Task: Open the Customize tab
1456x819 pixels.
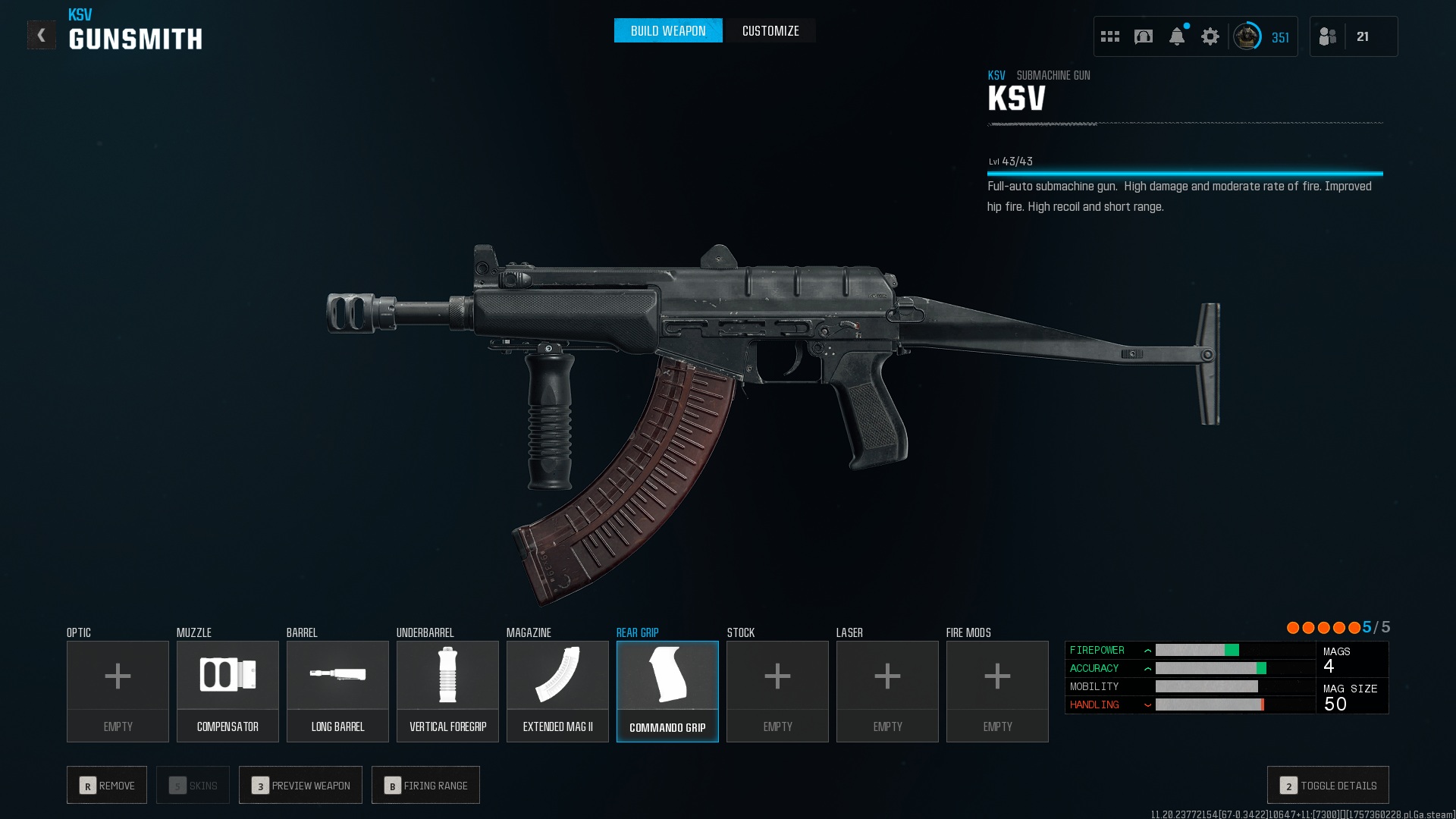Action: 770,31
